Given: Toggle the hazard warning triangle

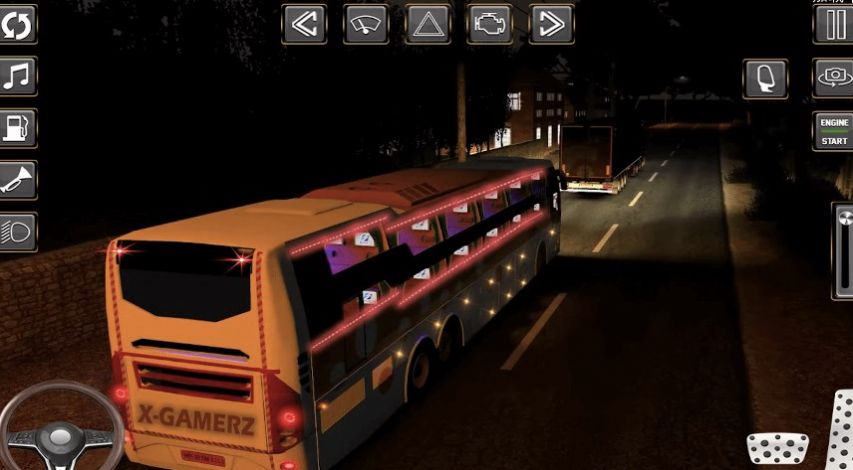Looking at the screenshot, I should [428, 24].
